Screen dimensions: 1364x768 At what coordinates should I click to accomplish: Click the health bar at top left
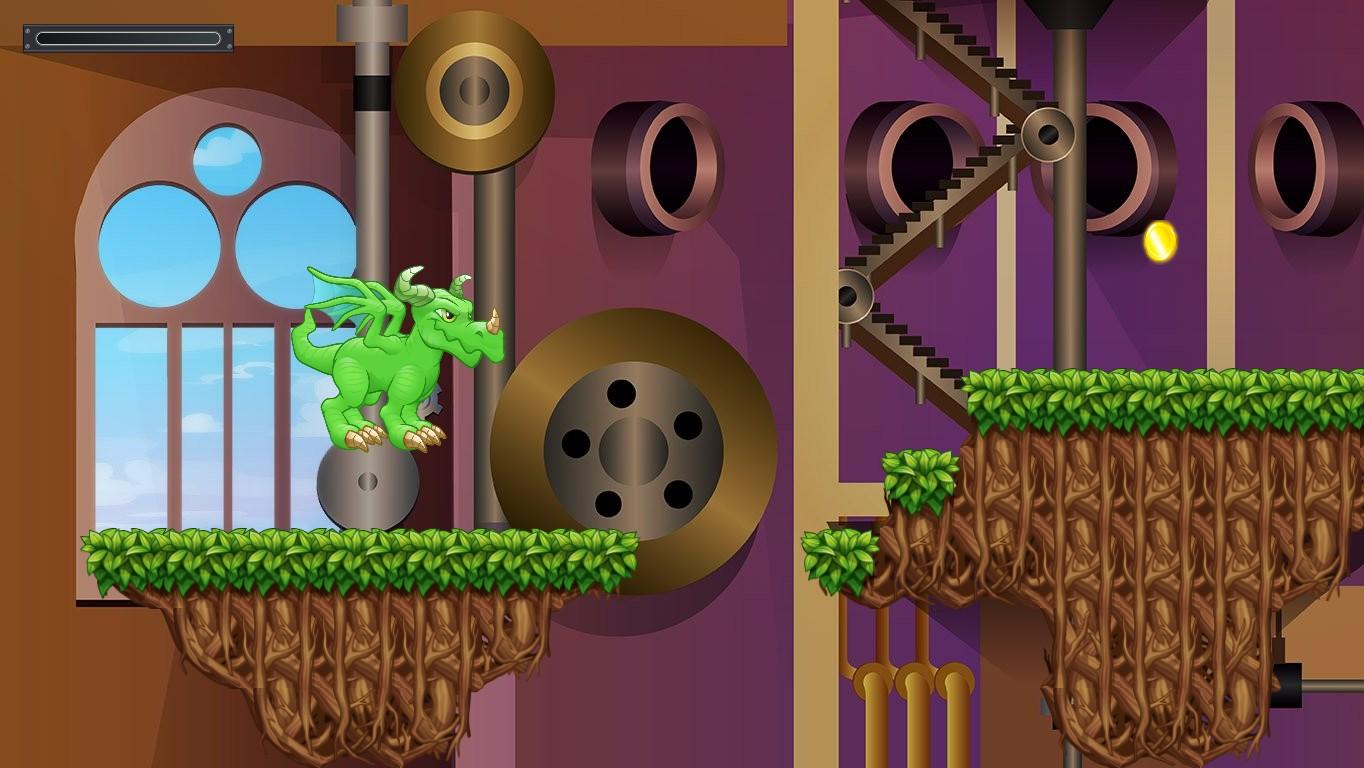coord(127,37)
